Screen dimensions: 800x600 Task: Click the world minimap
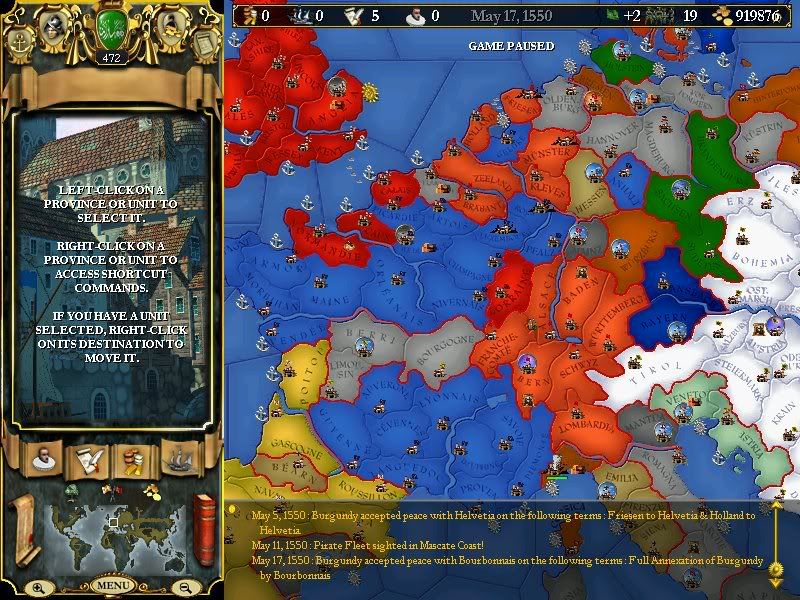click(x=113, y=536)
